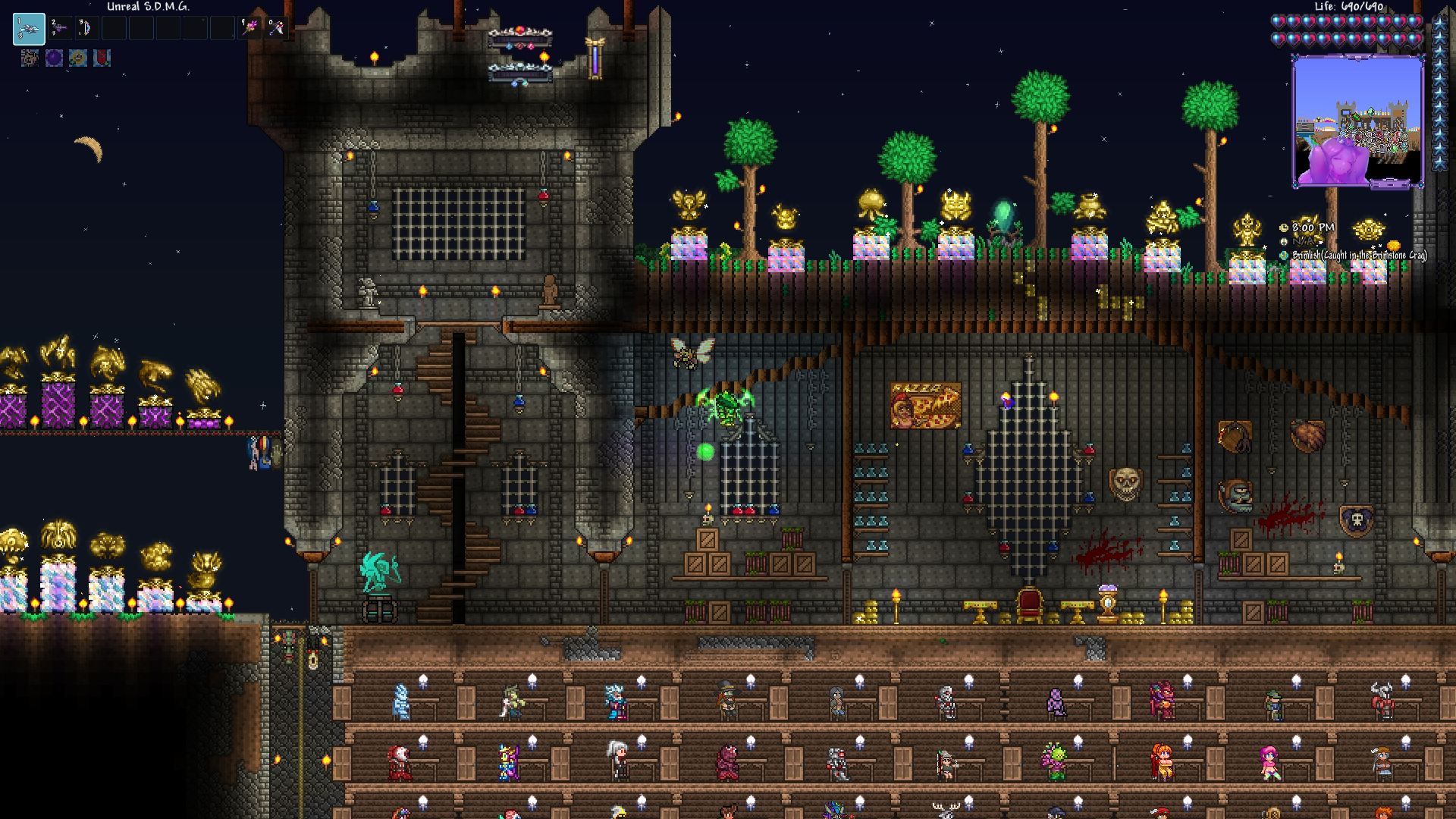Cancel the smiling sun Happy buff
Viewport: 1456px width, 819px height.
[x=78, y=59]
